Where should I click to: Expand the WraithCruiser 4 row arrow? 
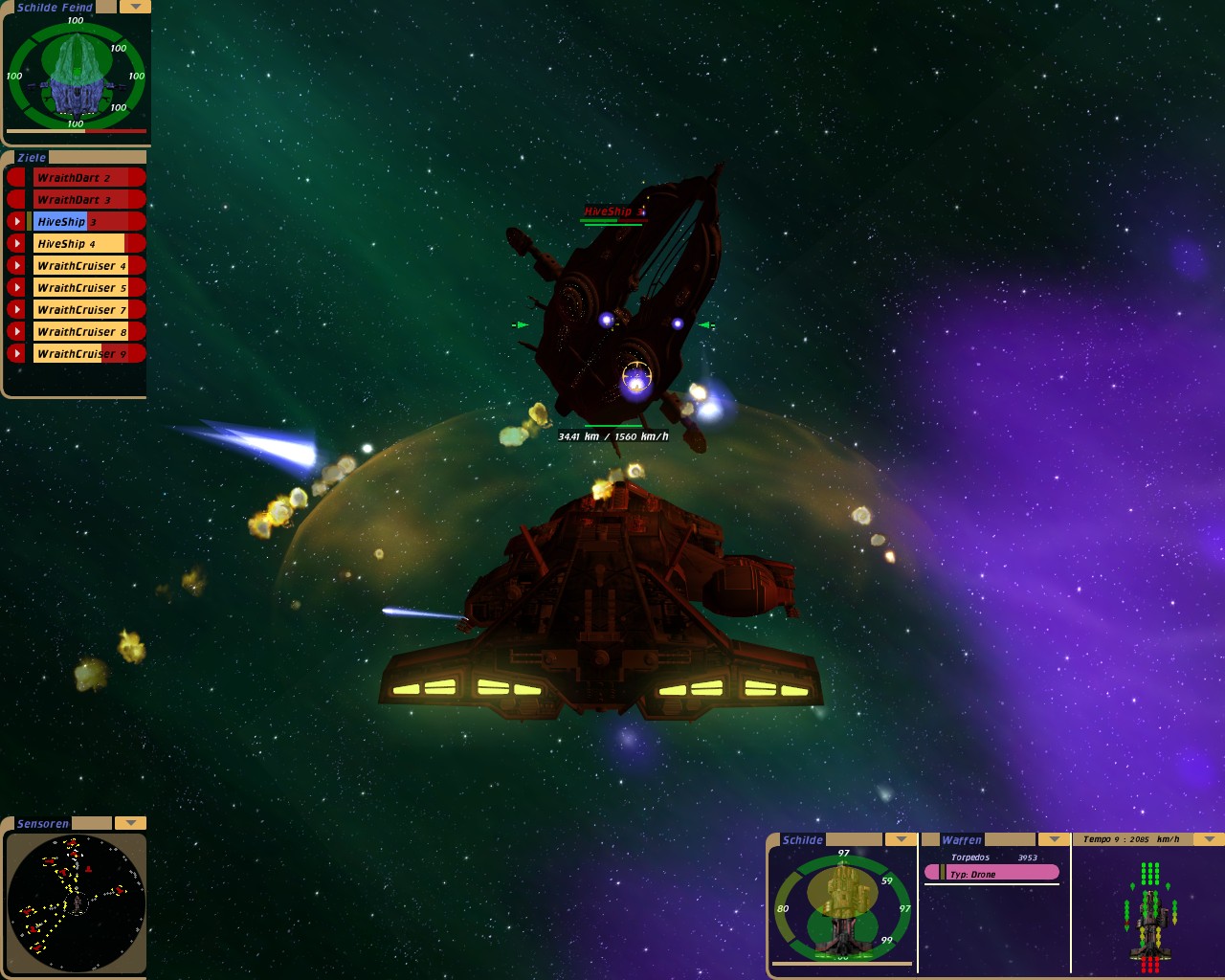16,266
